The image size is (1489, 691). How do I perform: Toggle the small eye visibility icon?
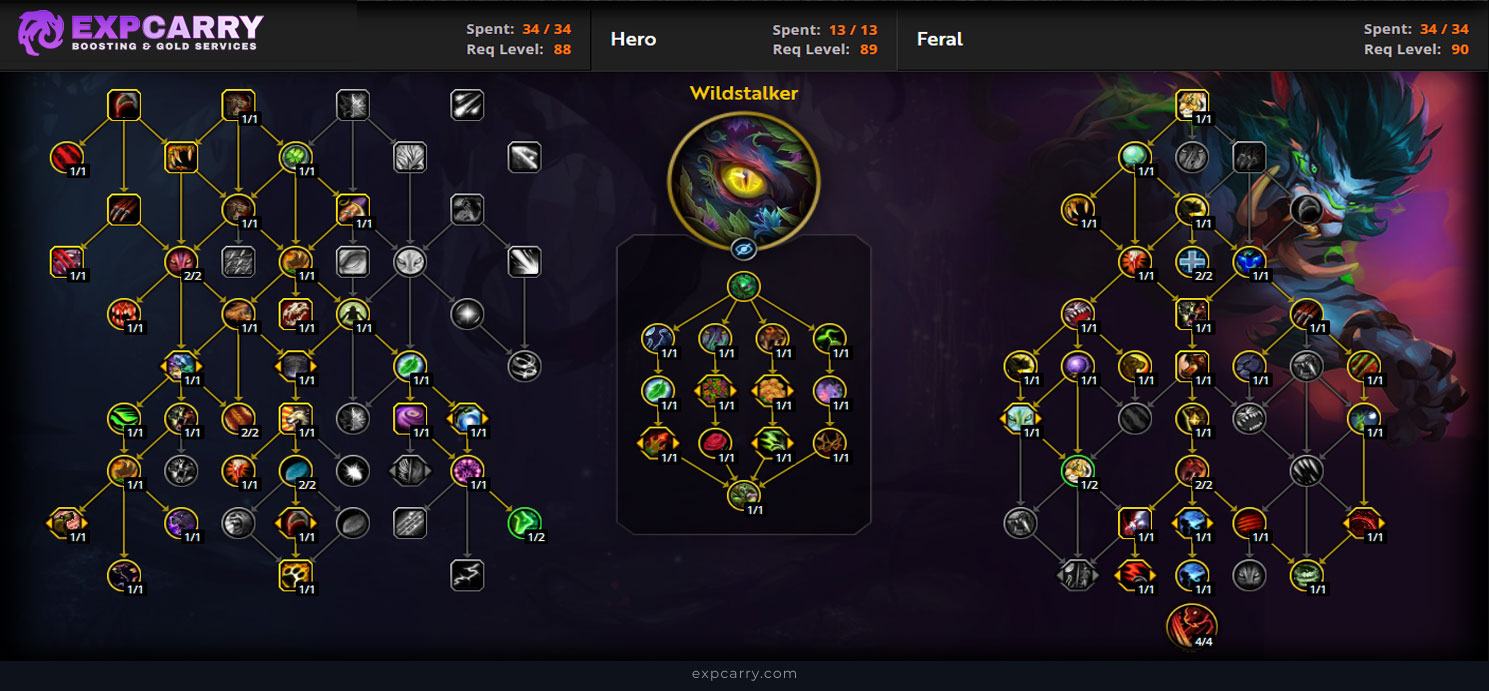(x=743, y=249)
